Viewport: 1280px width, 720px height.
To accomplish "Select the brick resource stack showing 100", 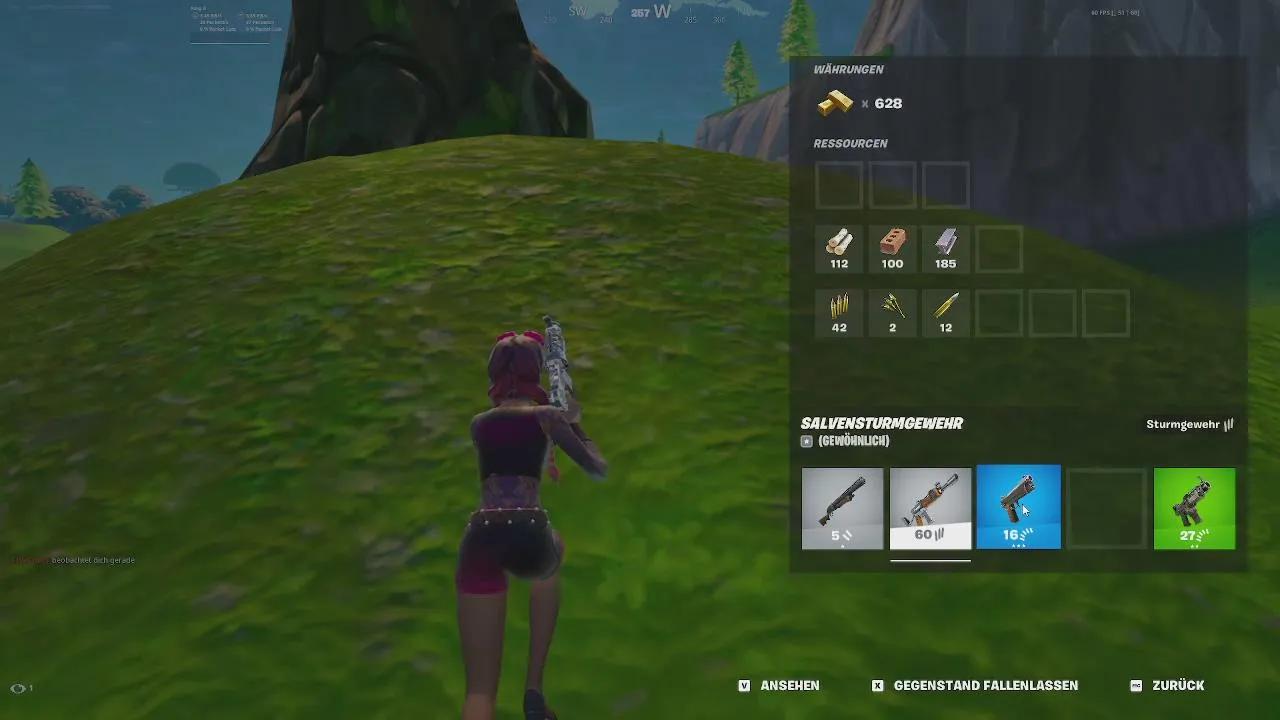I will [892, 248].
